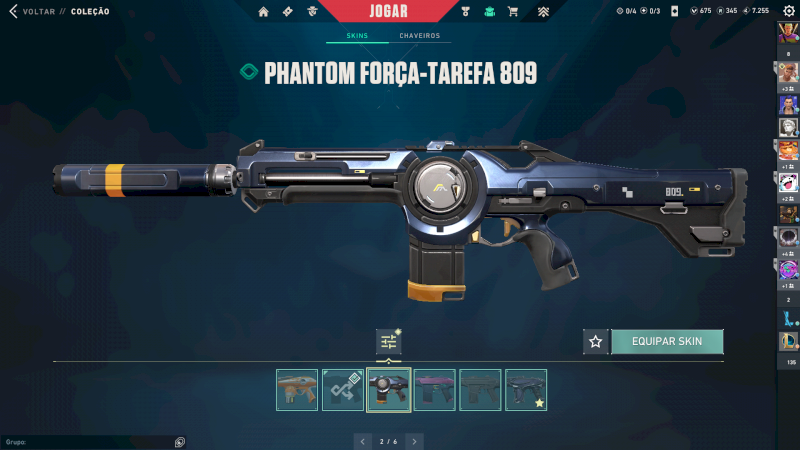Switch to the Chaveiros tab
Screen dimensions: 800x450
pos(419,36)
